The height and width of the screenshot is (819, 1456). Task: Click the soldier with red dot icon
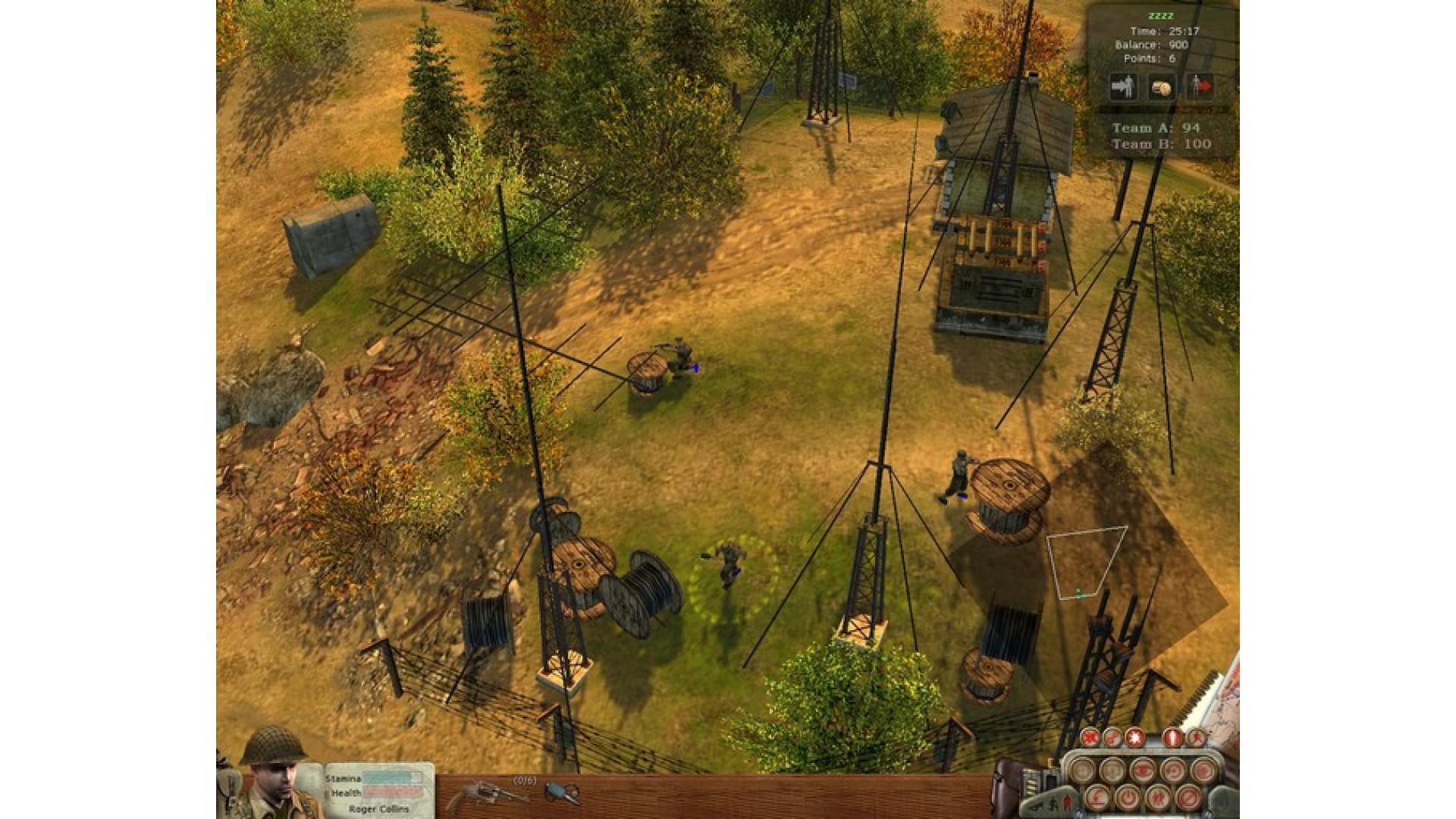(1200, 87)
